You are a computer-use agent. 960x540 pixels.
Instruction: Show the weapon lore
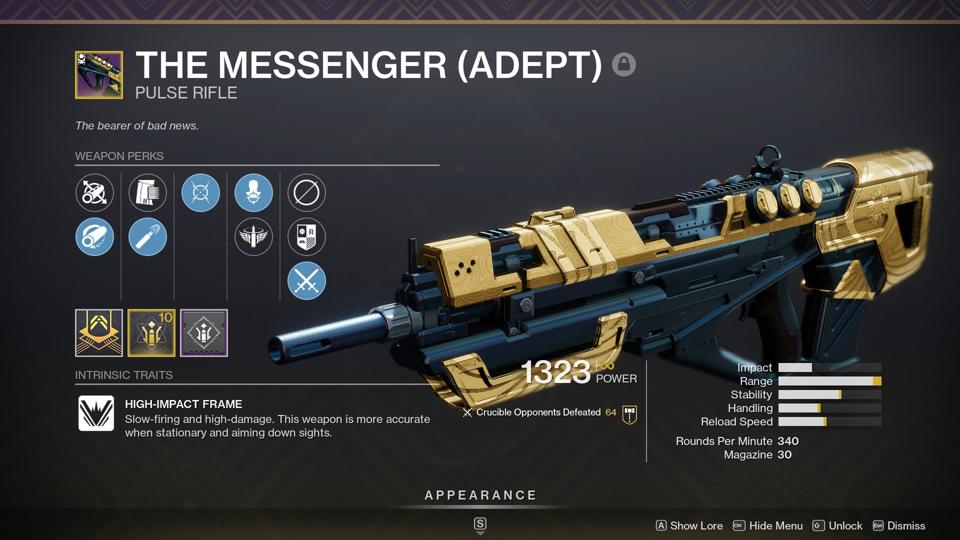(x=689, y=526)
